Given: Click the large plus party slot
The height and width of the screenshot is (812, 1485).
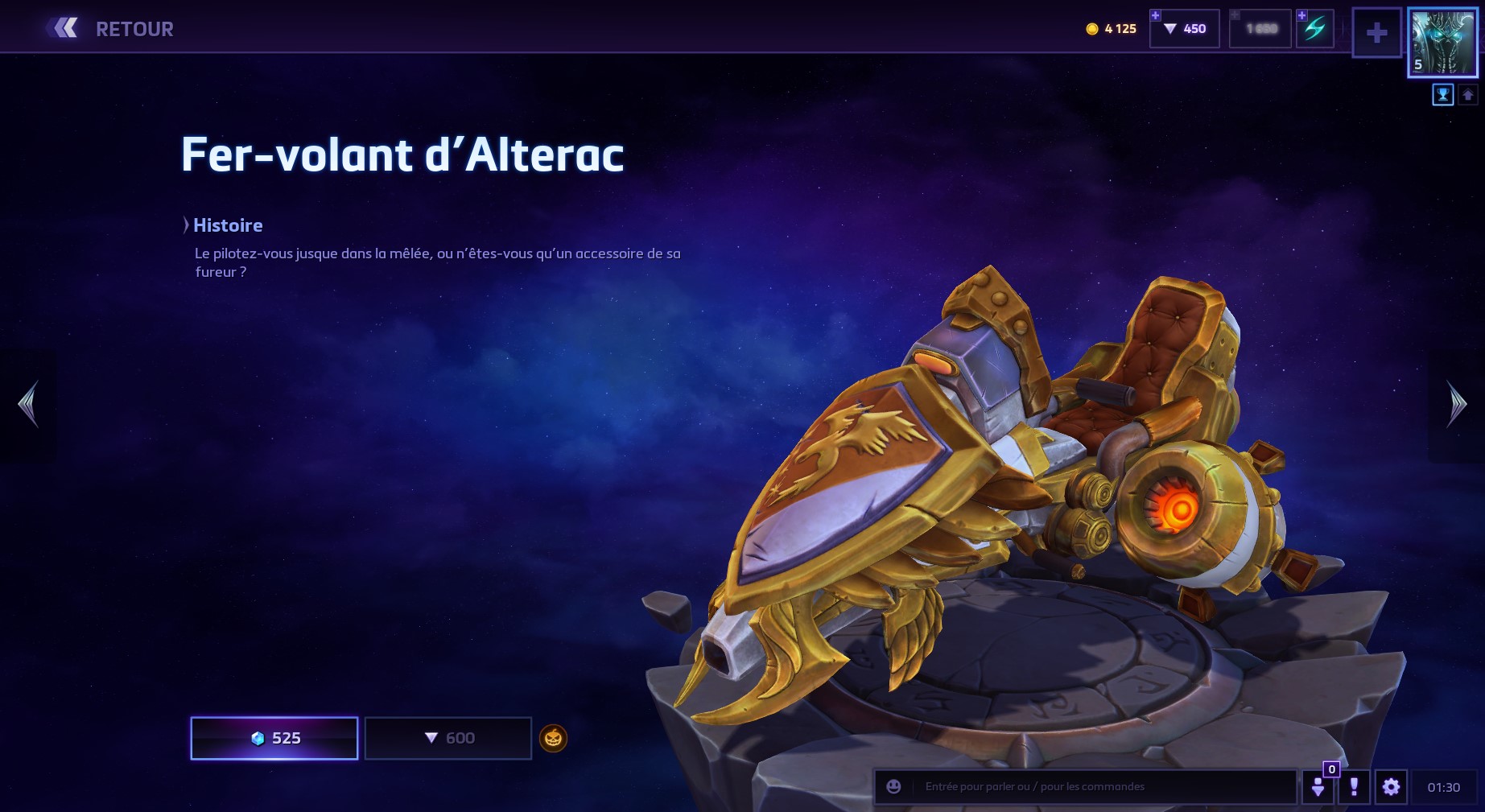Looking at the screenshot, I should 1376,33.
